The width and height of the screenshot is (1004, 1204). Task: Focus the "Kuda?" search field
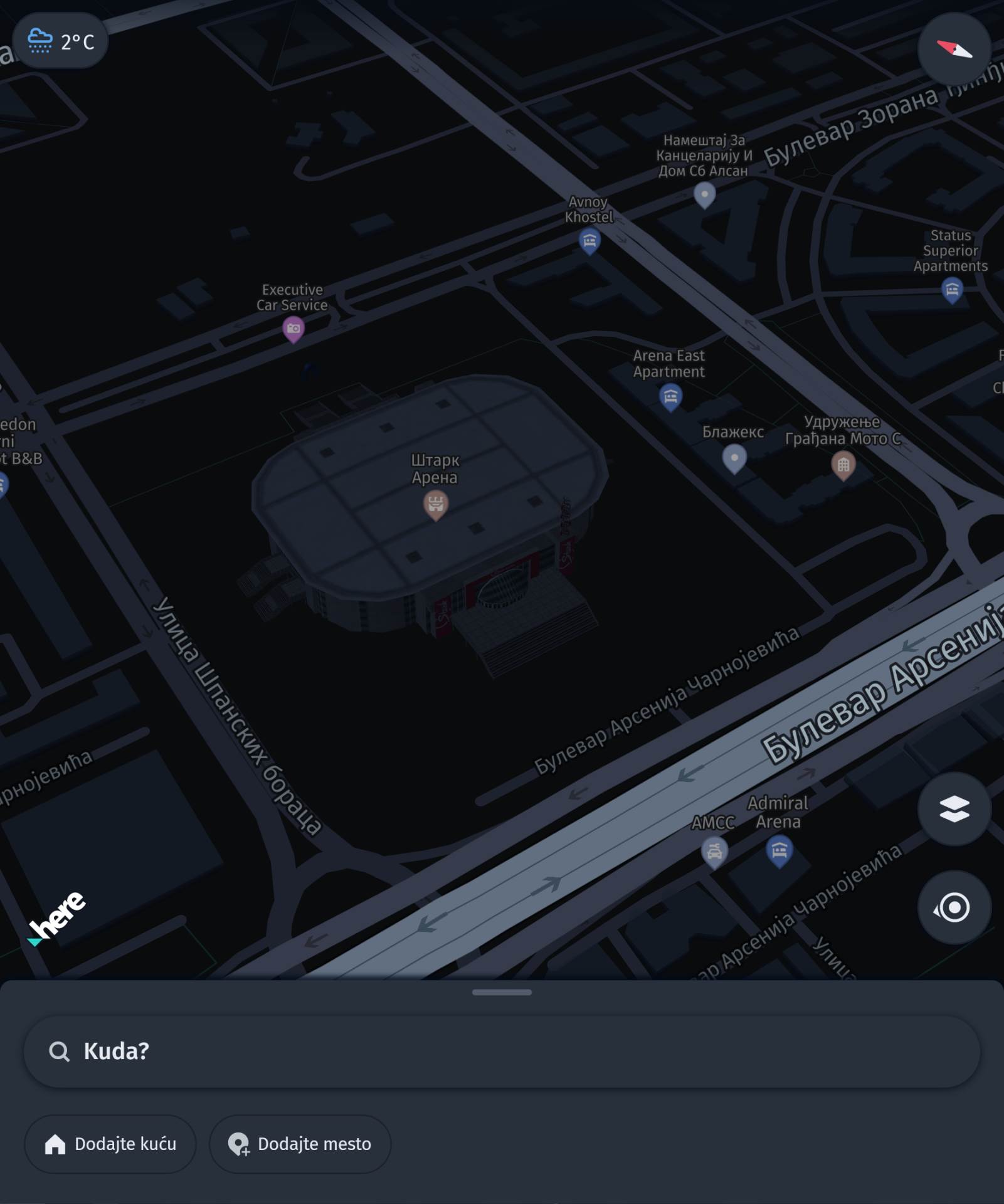click(x=502, y=1051)
